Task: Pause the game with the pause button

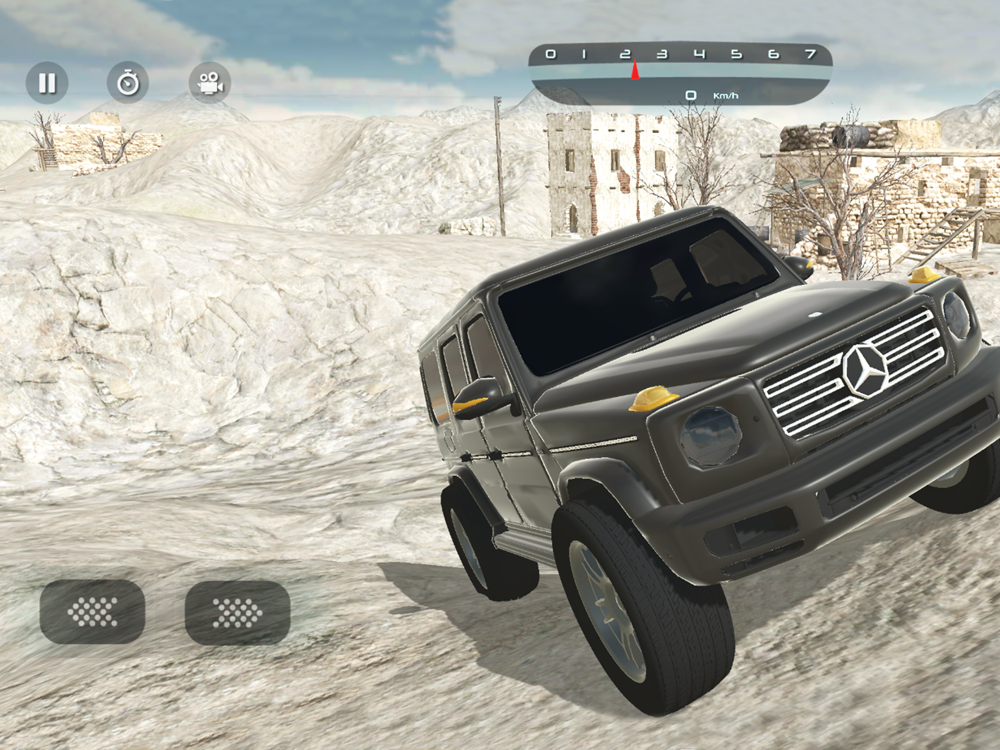Action: (47, 83)
